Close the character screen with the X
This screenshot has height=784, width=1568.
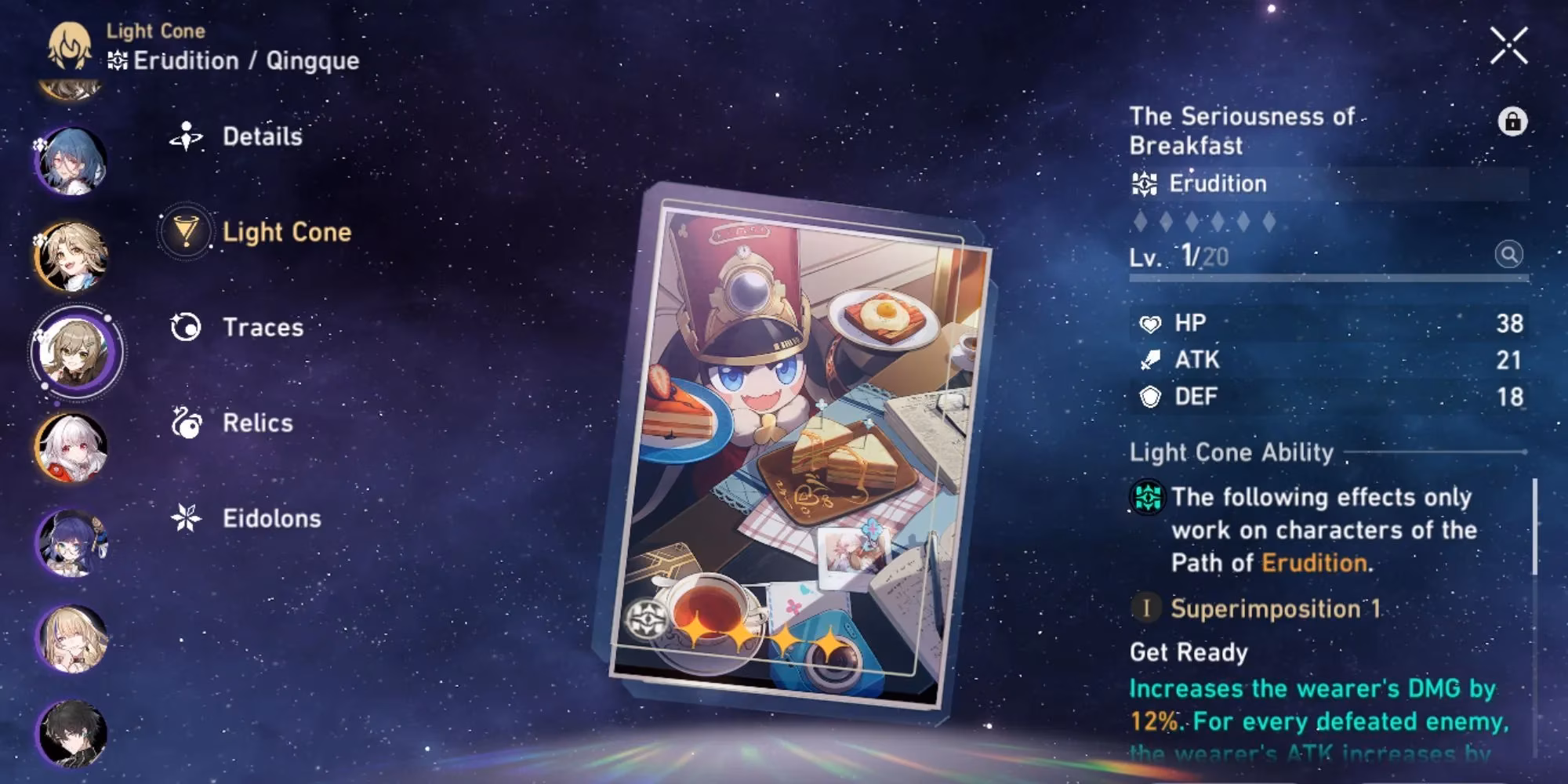(x=1508, y=45)
